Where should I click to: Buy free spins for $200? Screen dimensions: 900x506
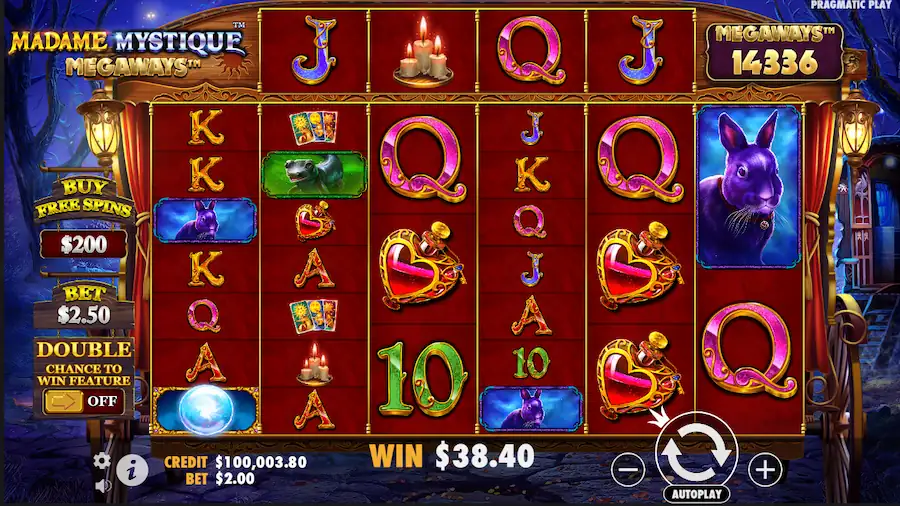83,243
